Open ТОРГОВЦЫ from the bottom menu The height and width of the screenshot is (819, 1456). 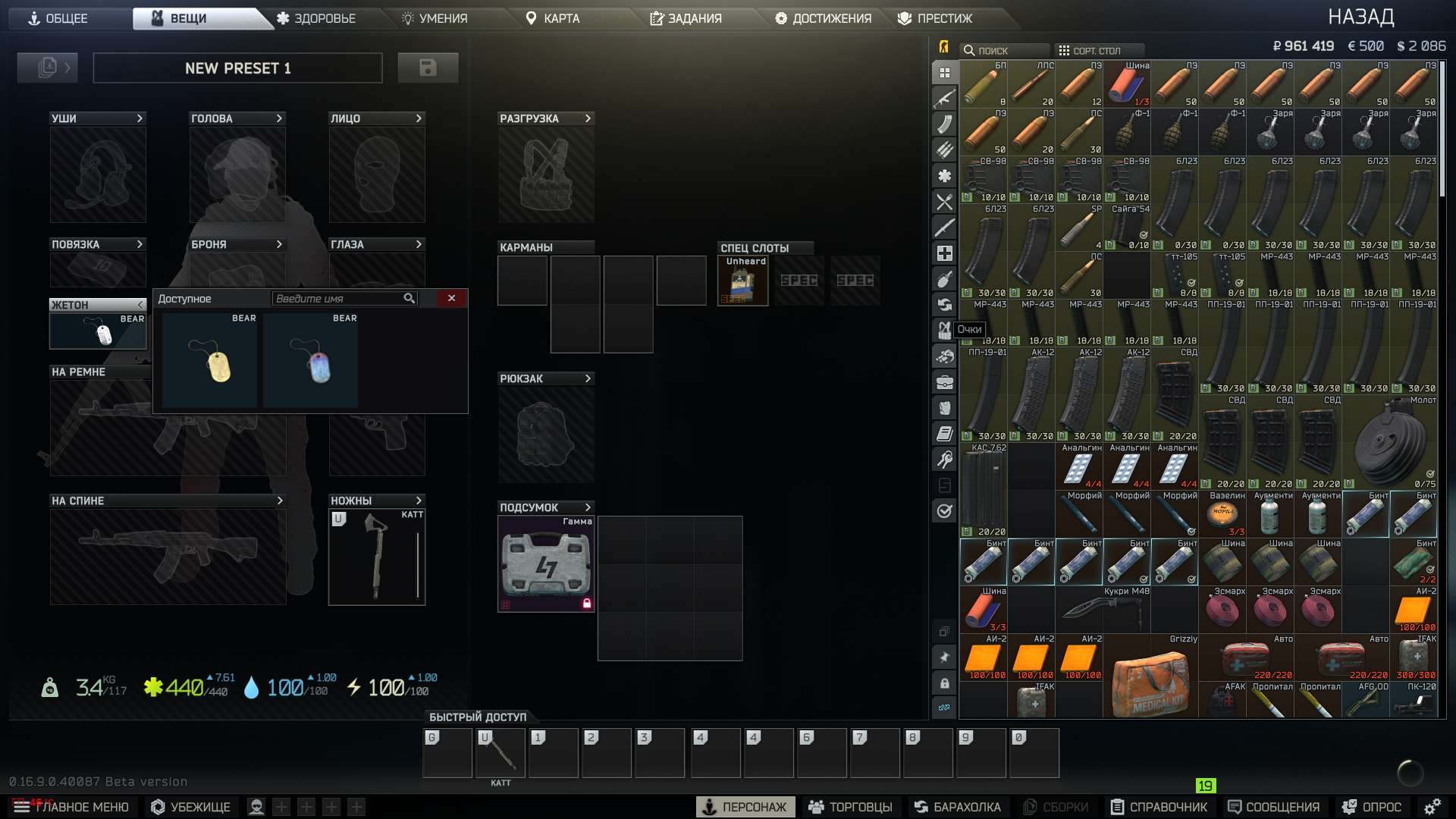(852, 806)
